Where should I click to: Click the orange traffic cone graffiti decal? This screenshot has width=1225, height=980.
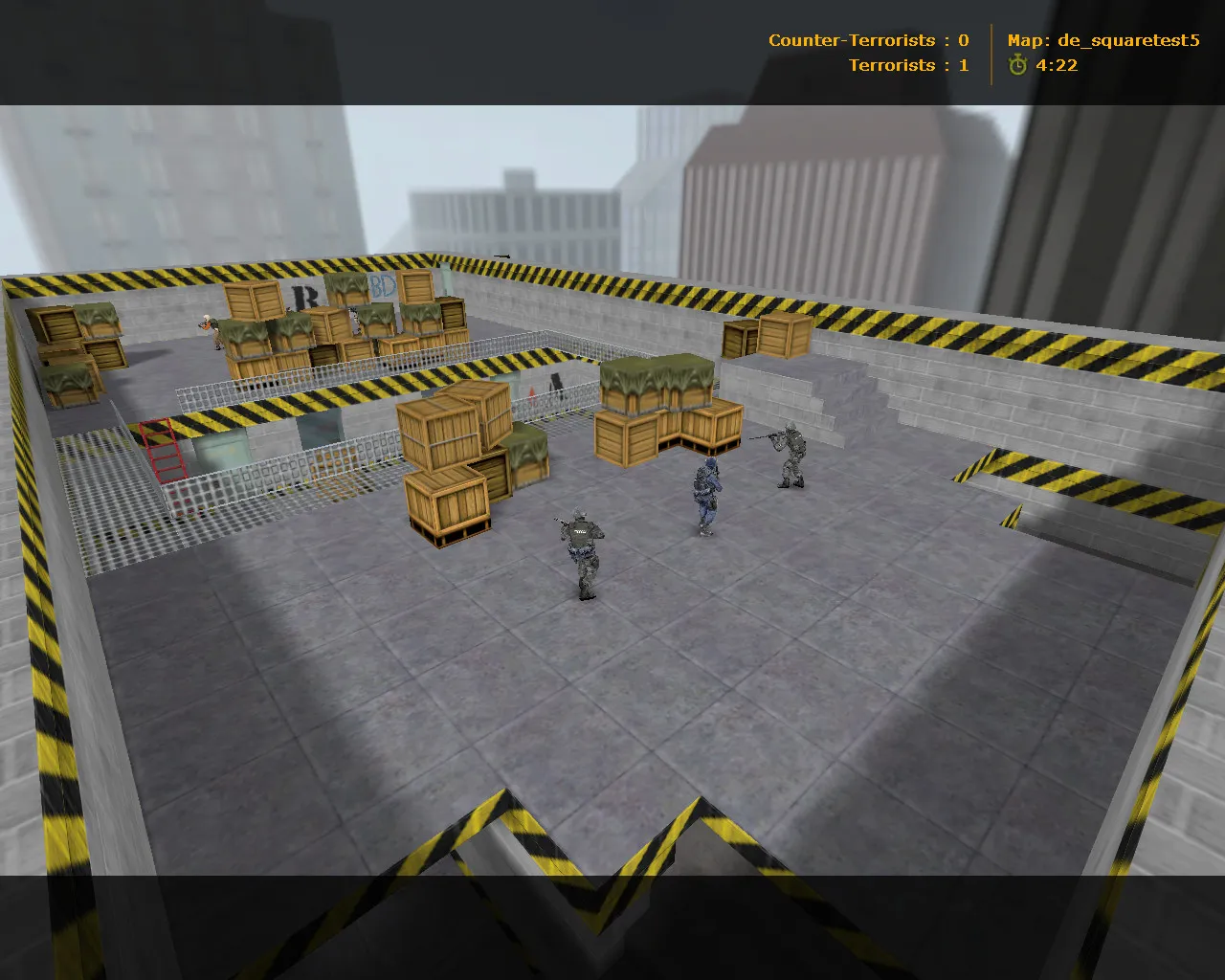click(532, 394)
